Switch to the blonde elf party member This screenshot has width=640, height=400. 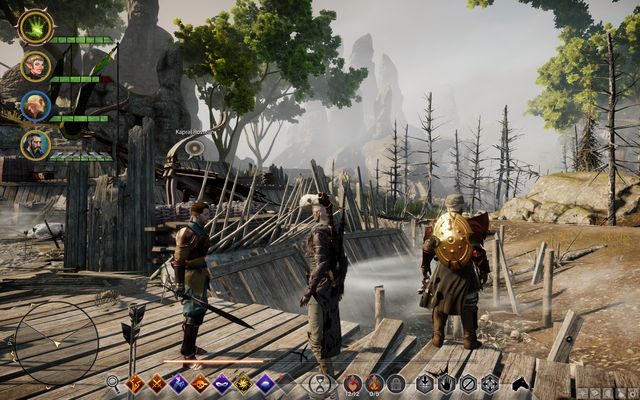(35, 66)
